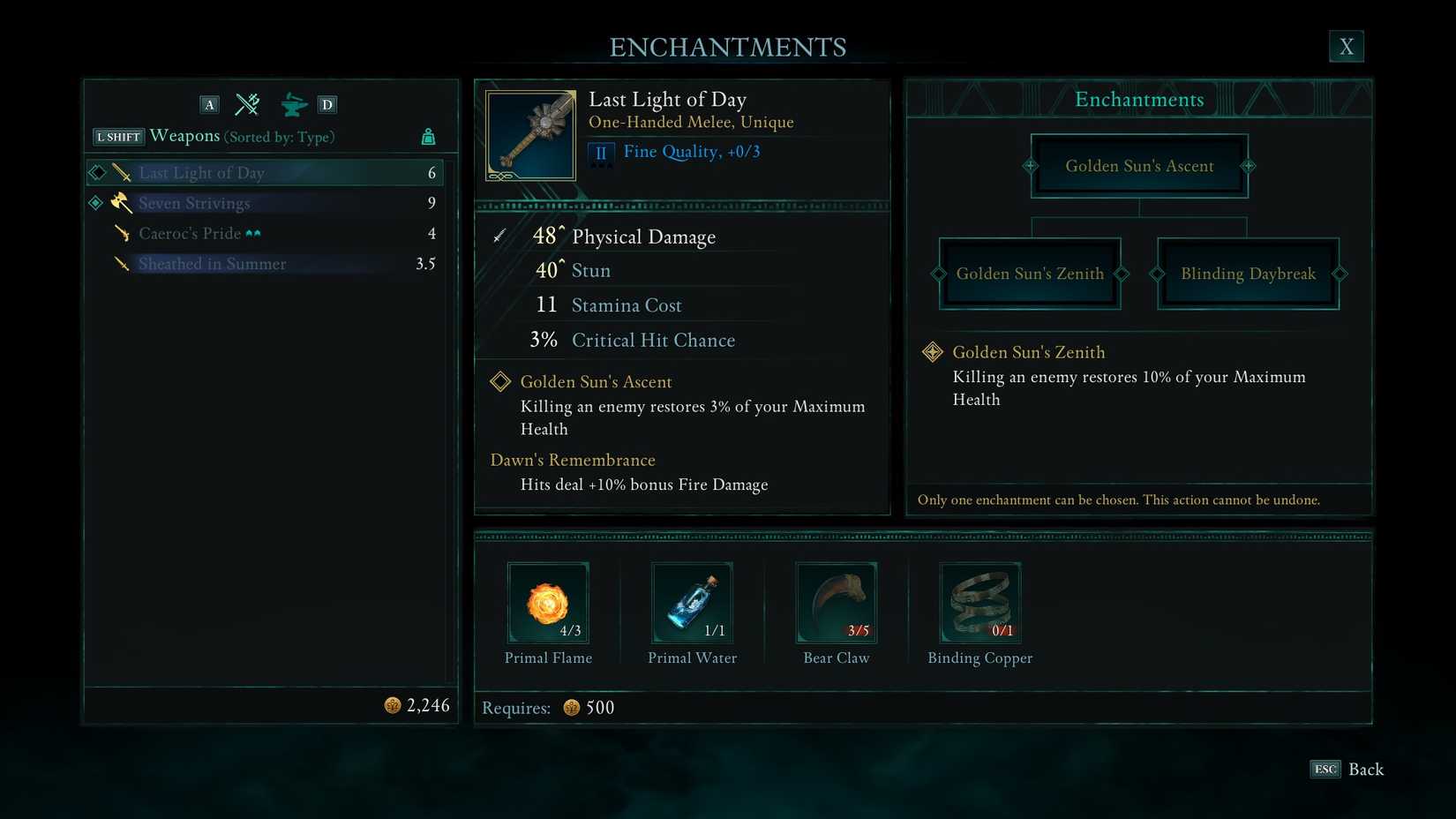Open the anvil crafting tab
1456x819 pixels.
293,104
